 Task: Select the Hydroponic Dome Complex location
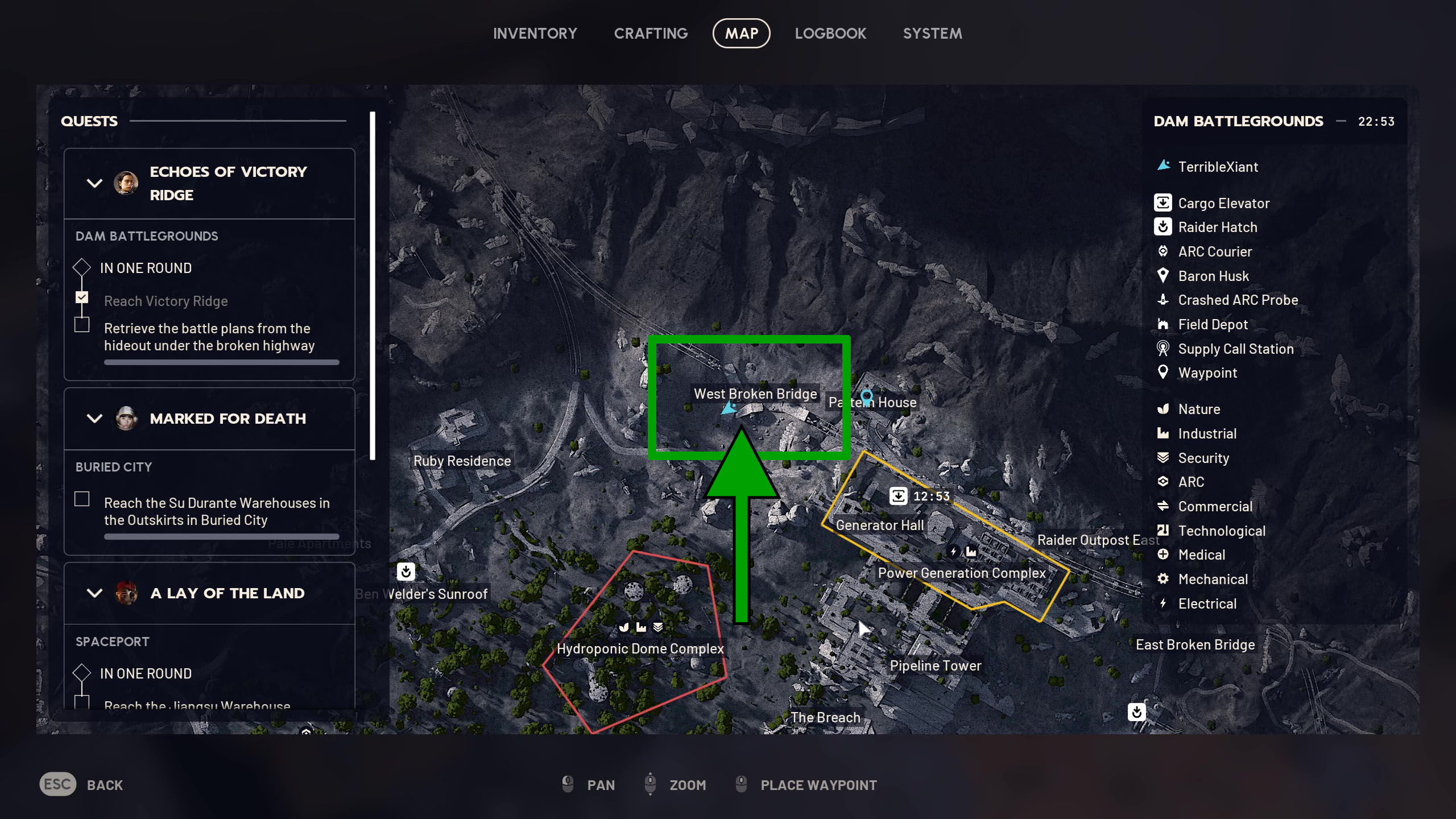pyautogui.click(x=640, y=649)
